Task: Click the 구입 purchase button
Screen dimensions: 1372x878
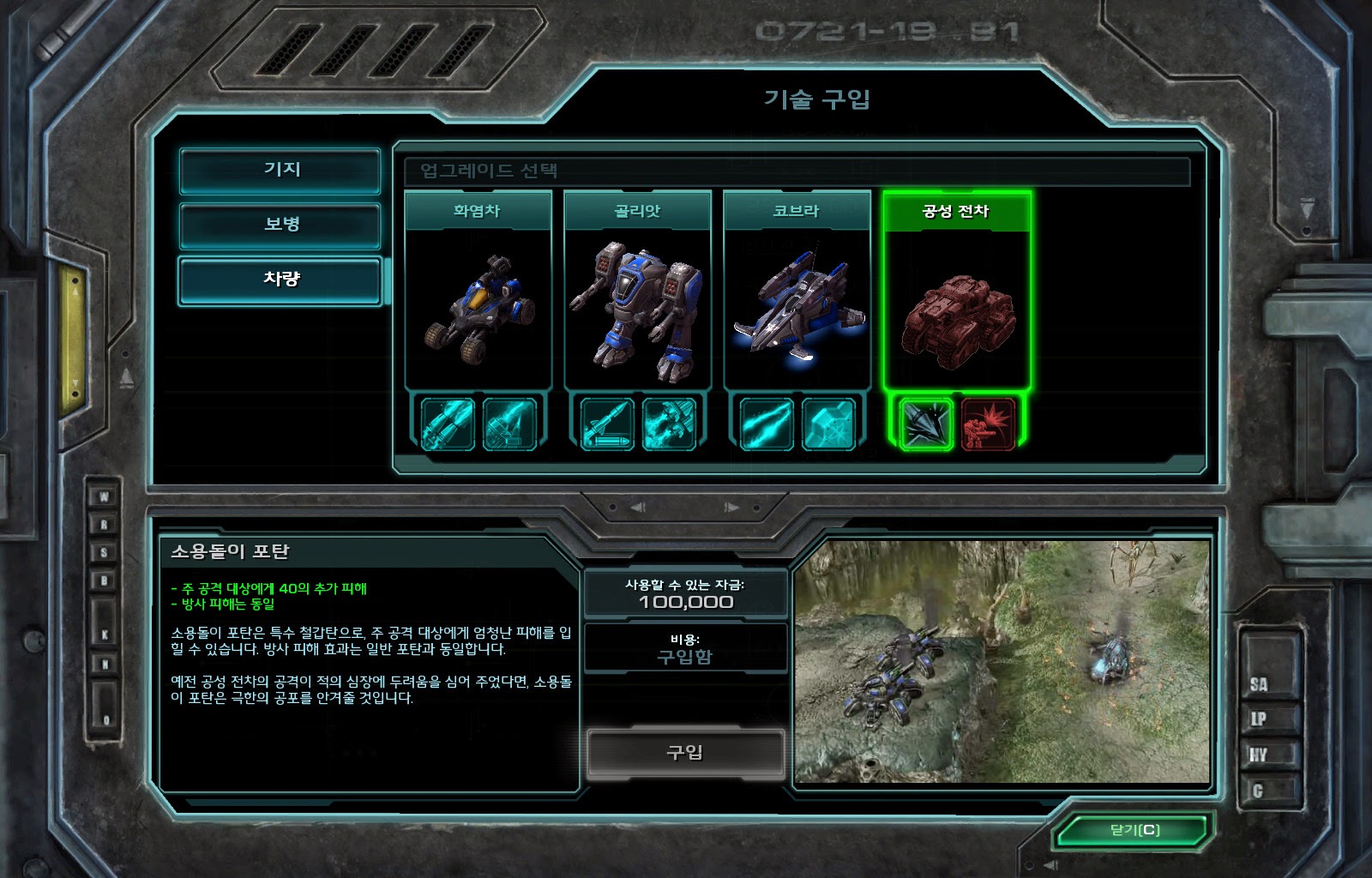Action: coord(685,753)
